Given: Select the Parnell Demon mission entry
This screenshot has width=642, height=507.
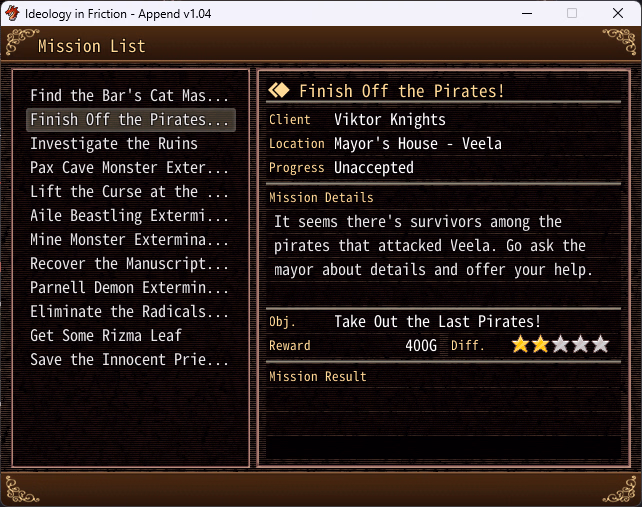Looking at the screenshot, I should tap(130, 288).
